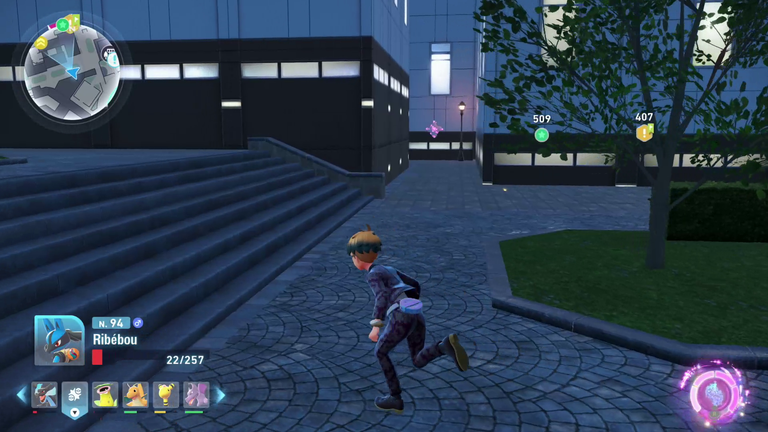The height and width of the screenshot is (432, 768).
Task: Click the yellow chevron marker on the minimap
Action: point(43,43)
